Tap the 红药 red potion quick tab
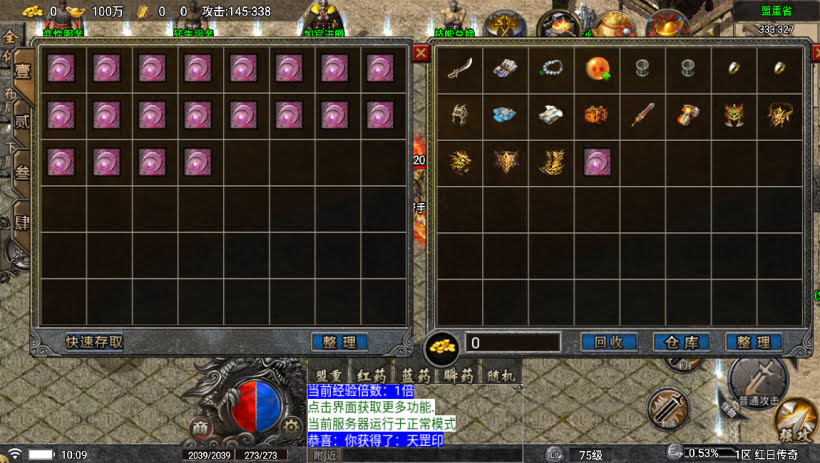The width and height of the screenshot is (820, 463). pyautogui.click(x=369, y=377)
